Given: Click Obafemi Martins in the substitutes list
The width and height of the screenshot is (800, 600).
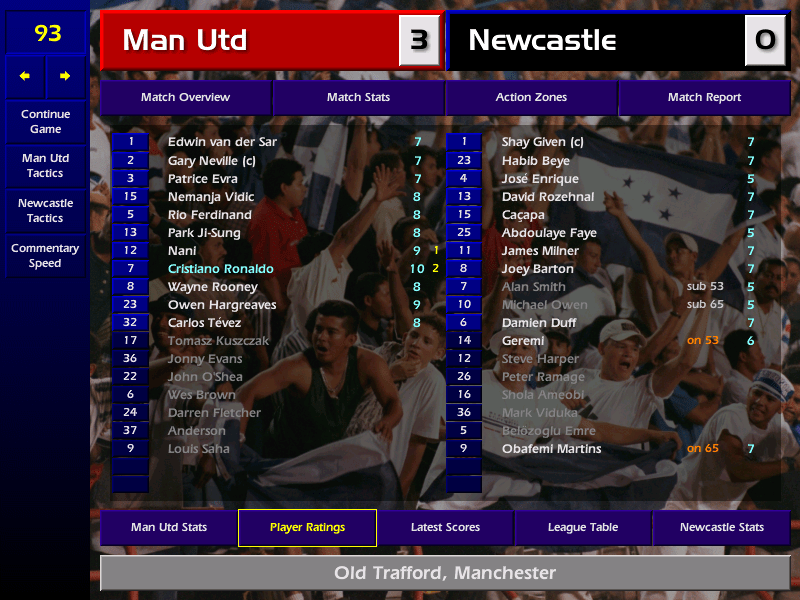Looking at the screenshot, I should click(x=551, y=449).
